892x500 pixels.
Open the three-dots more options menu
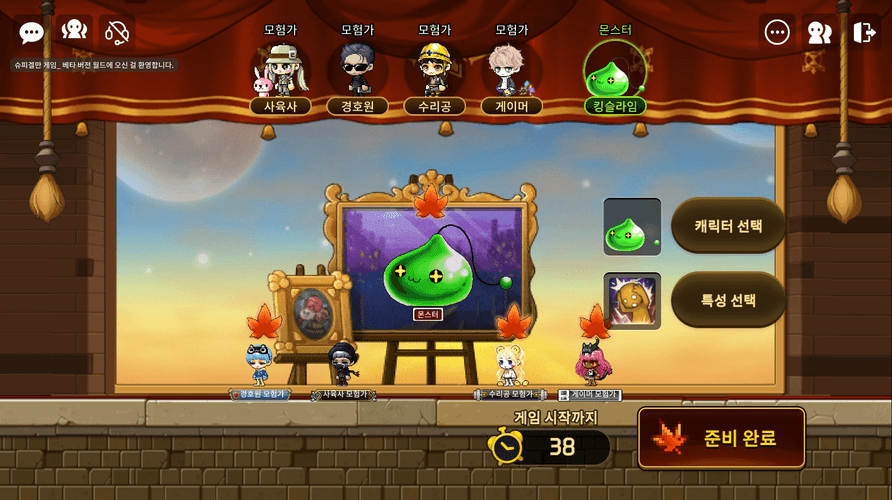click(x=777, y=32)
